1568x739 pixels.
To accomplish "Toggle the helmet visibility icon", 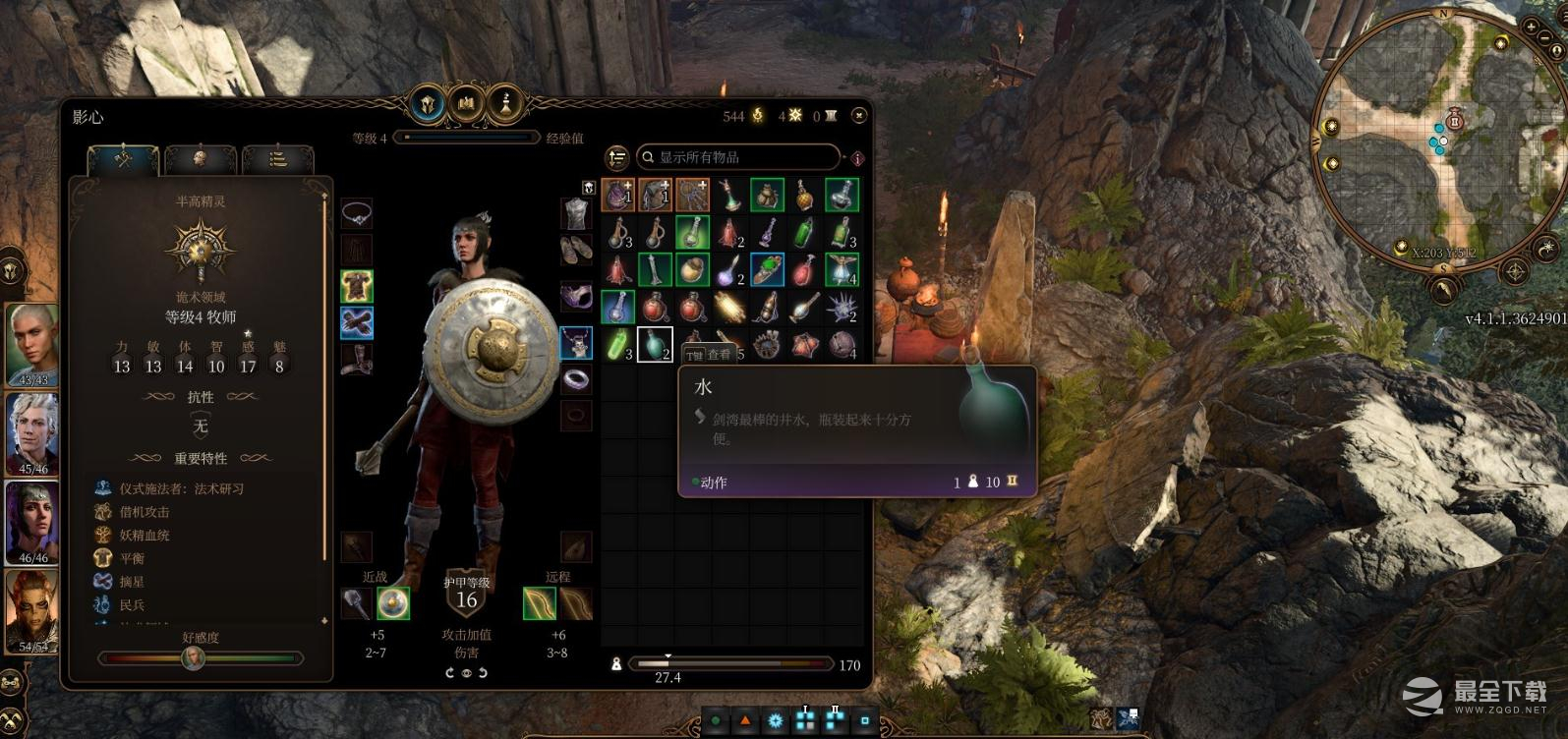I will click(x=588, y=187).
